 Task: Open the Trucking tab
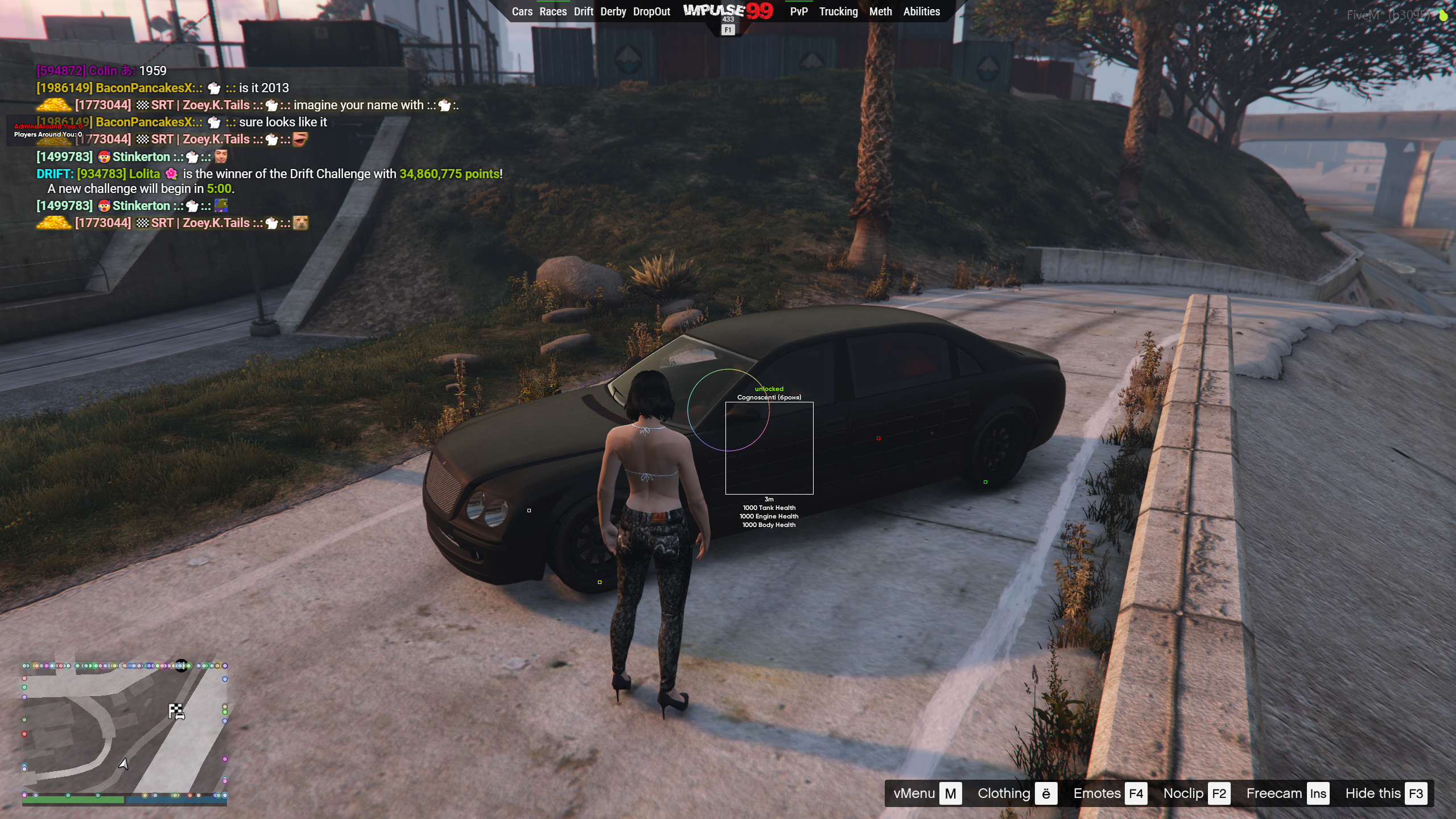point(838,11)
